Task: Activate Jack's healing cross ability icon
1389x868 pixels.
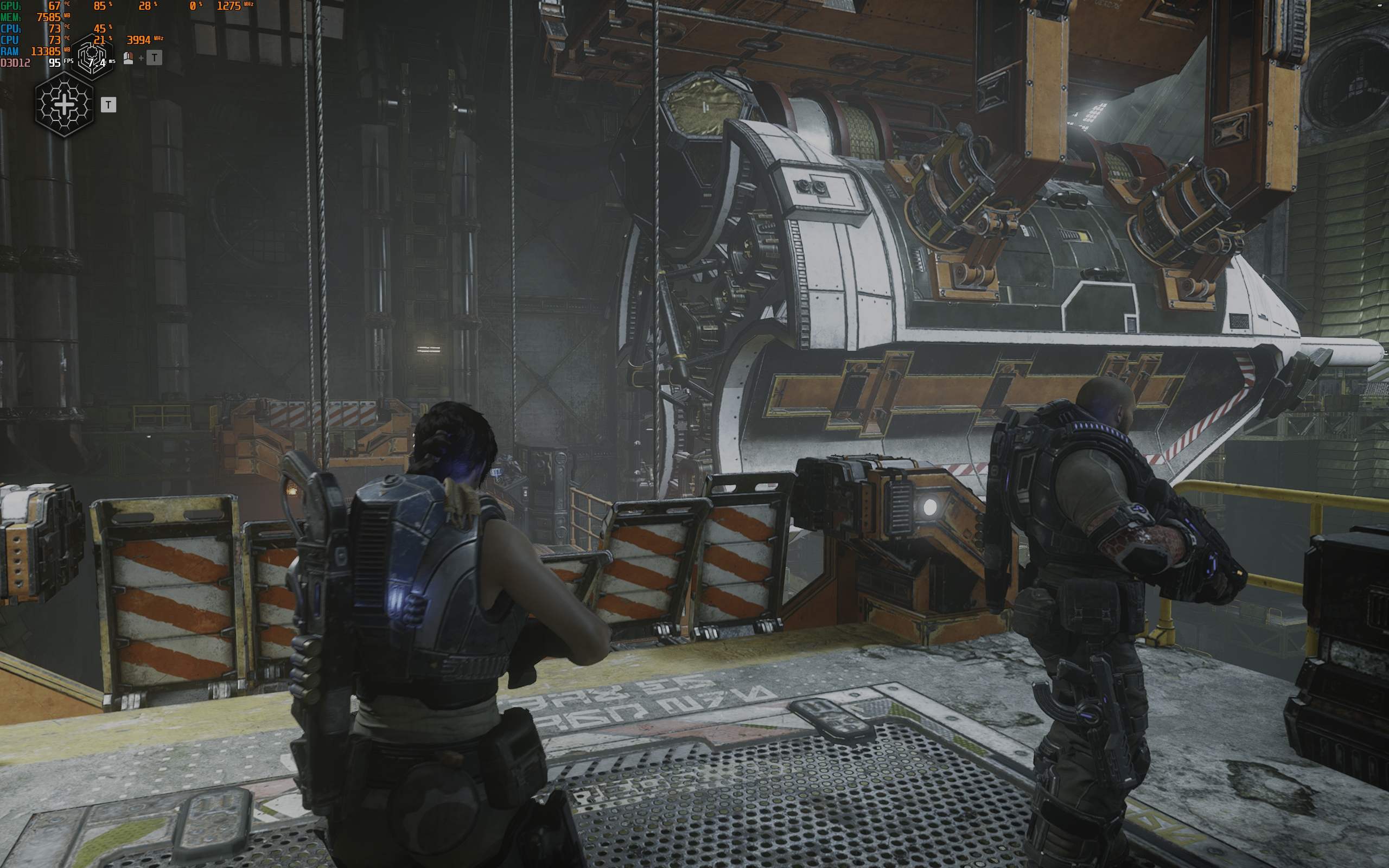Action: pos(64,105)
